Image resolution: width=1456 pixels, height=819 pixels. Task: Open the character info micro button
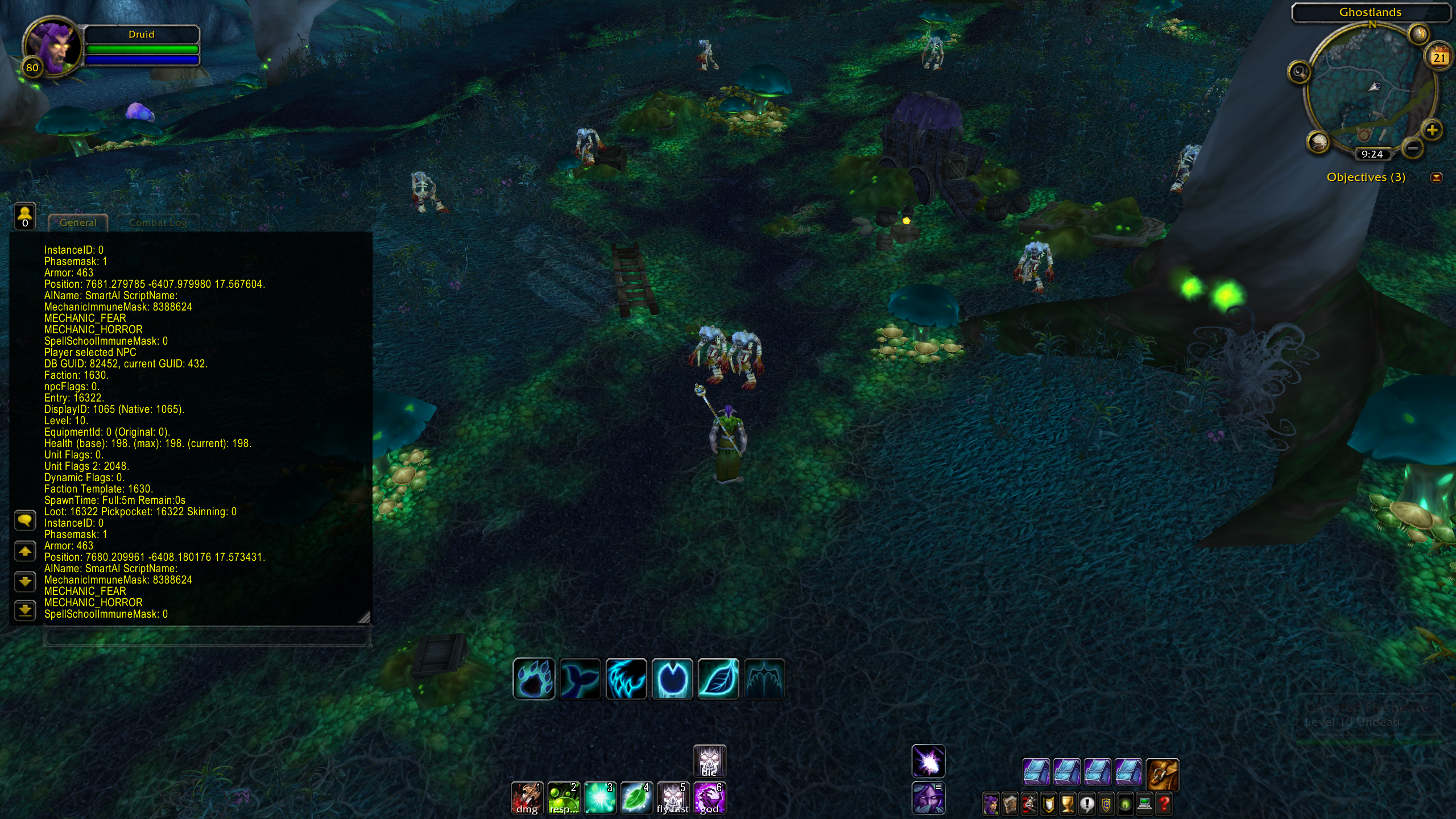pos(991,804)
